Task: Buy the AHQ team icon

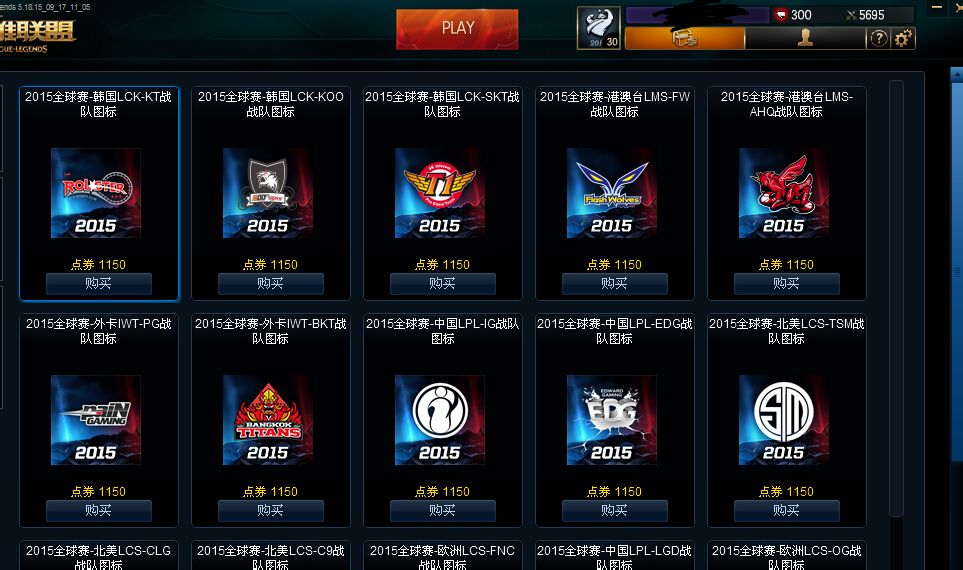Action: point(787,284)
